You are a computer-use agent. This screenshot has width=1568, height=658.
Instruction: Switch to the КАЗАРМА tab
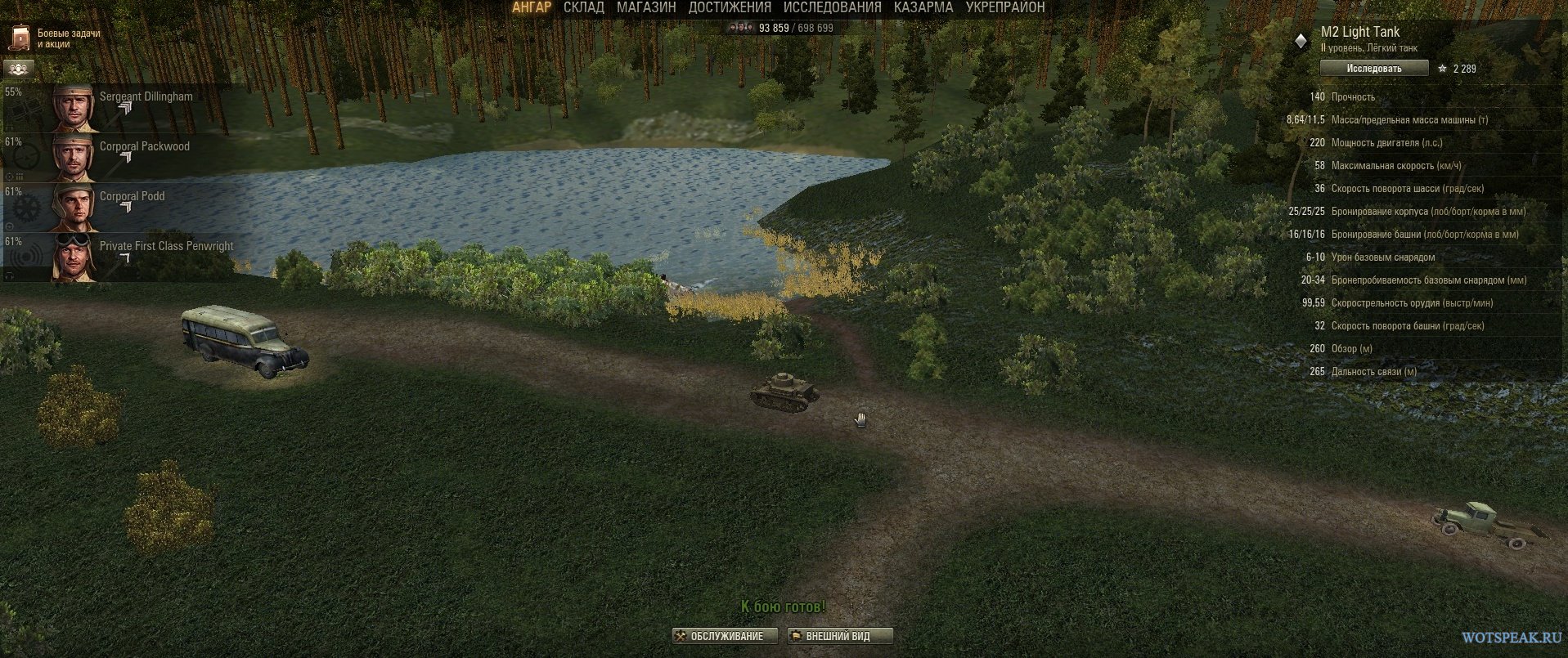pyautogui.click(x=923, y=7)
